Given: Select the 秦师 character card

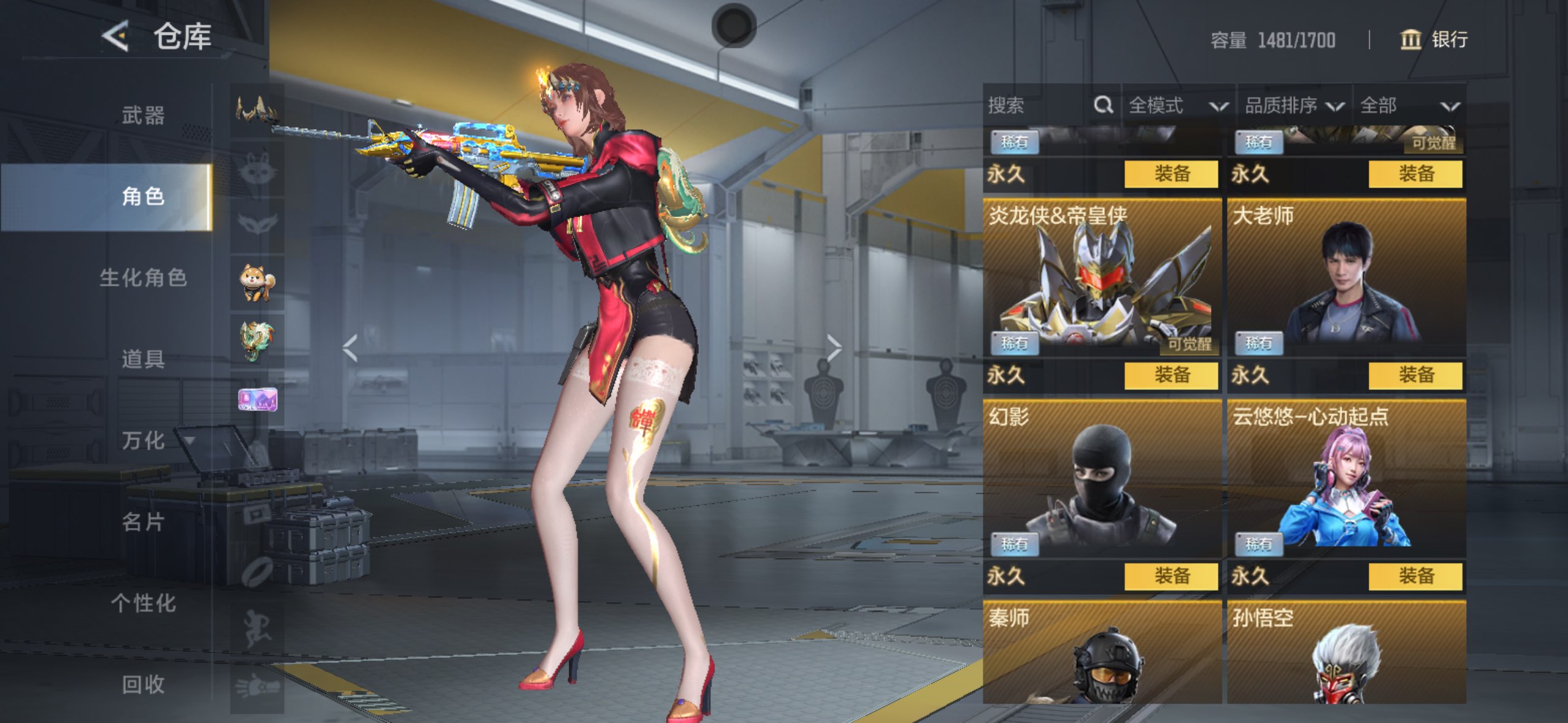Looking at the screenshot, I should [1102, 653].
